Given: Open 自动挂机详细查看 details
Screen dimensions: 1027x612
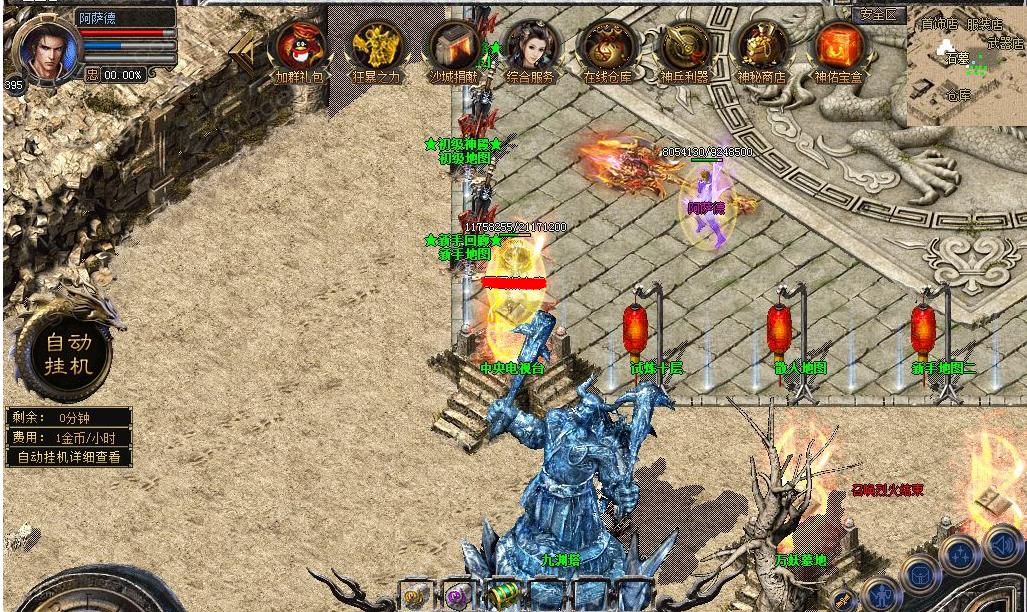Looking at the screenshot, I should click(x=69, y=457).
